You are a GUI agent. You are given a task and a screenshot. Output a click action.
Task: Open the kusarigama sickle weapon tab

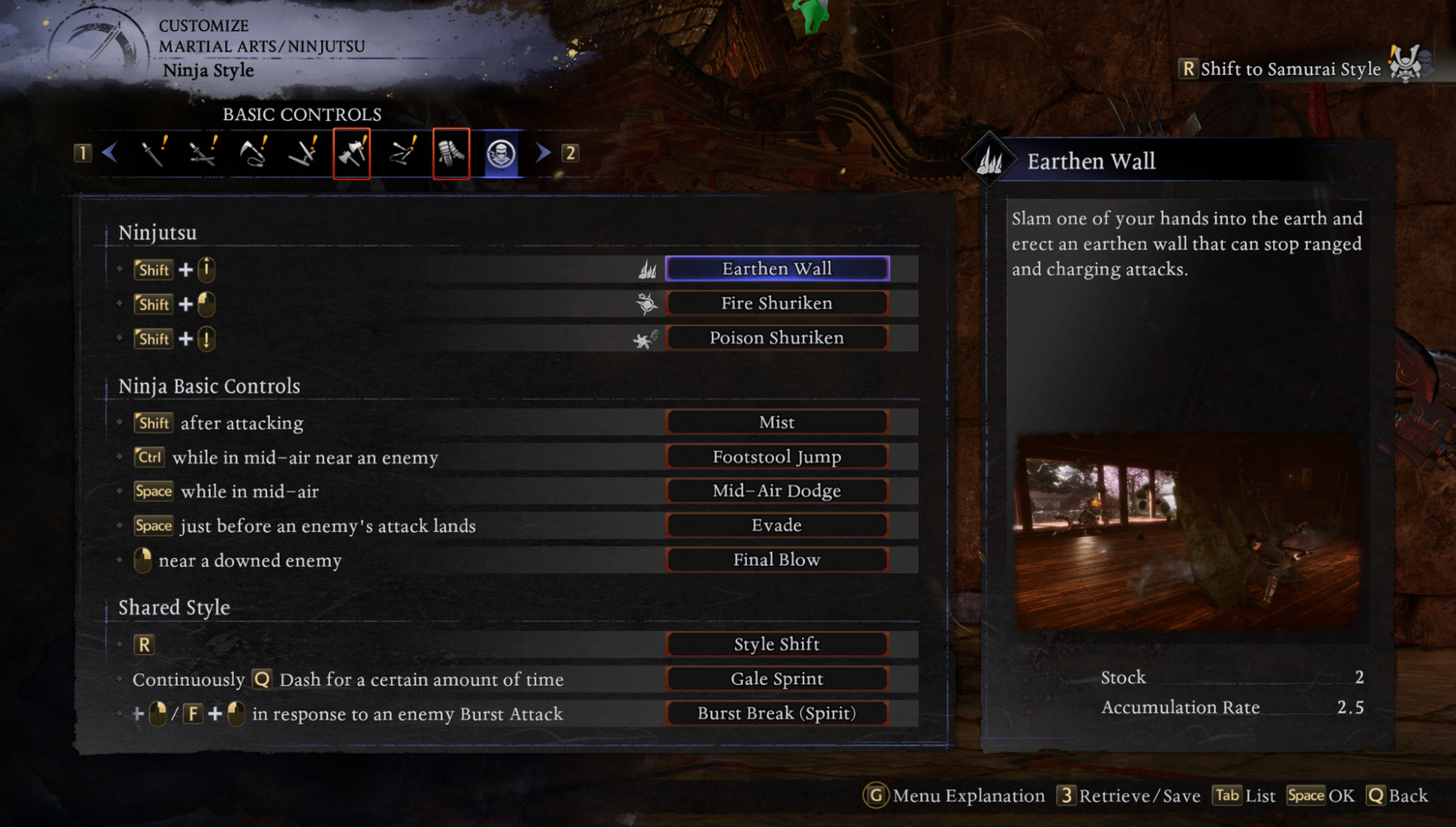point(253,154)
